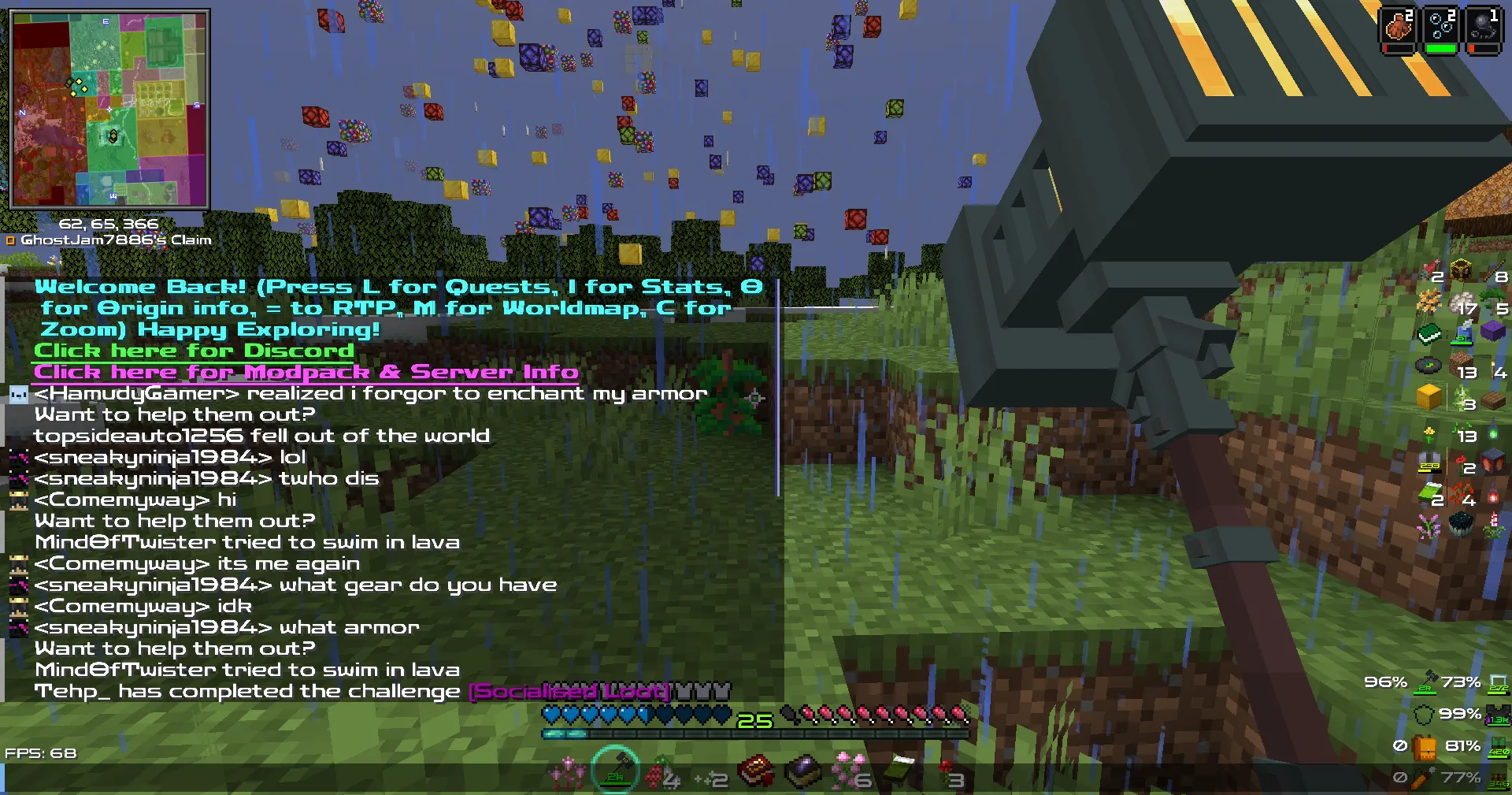Click the FPS: 68 counter
The height and width of the screenshot is (795, 1512).
(x=41, y=753)
